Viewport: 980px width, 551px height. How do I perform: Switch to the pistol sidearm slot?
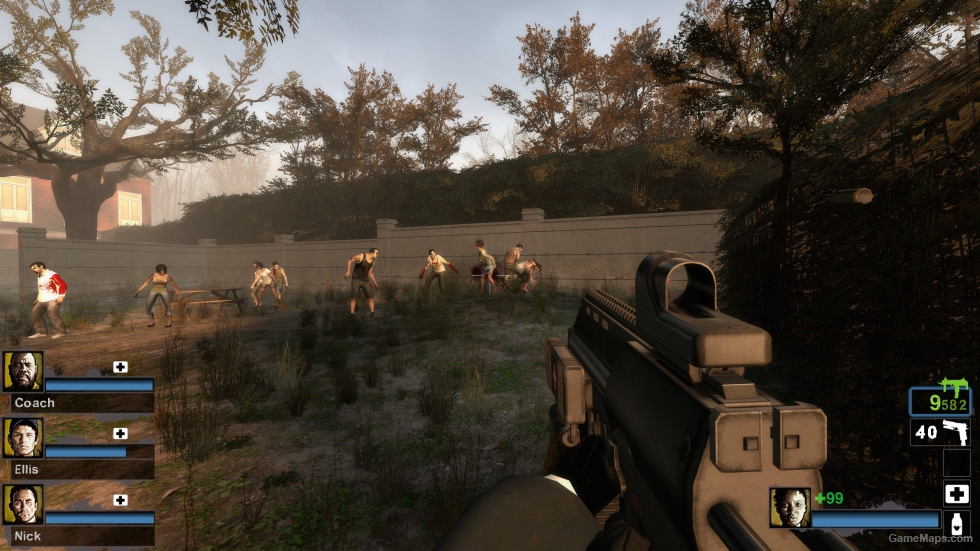[940, 433]
